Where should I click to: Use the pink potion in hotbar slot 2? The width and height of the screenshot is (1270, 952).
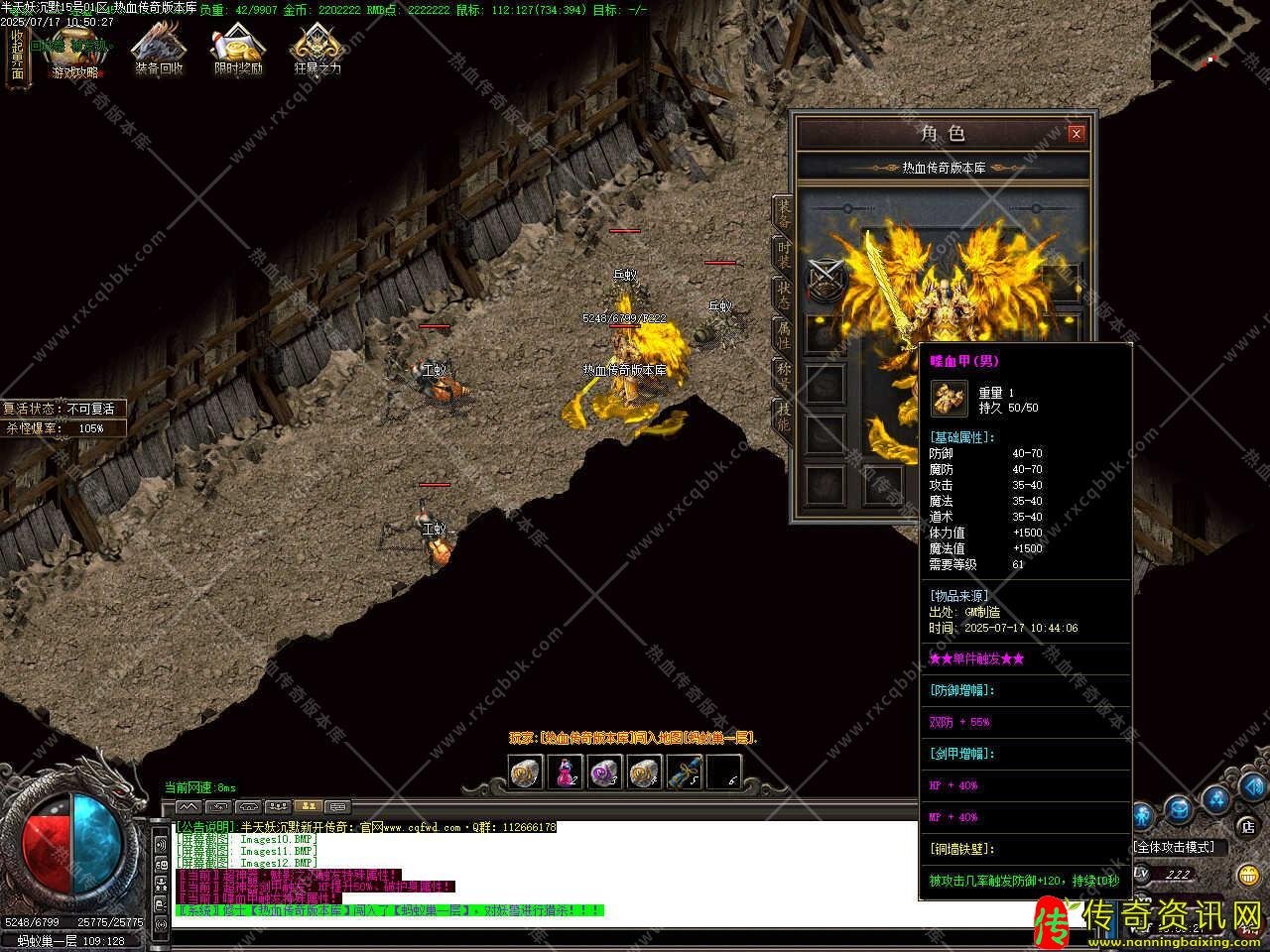(x=565, y=772)
